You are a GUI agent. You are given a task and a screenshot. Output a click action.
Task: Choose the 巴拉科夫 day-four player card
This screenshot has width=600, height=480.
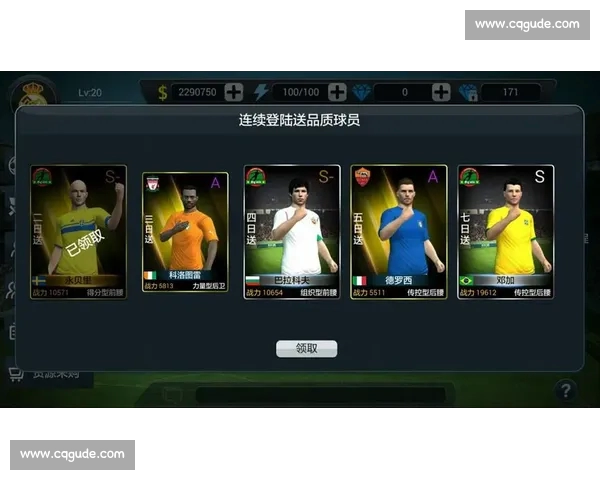pos(292,234)
